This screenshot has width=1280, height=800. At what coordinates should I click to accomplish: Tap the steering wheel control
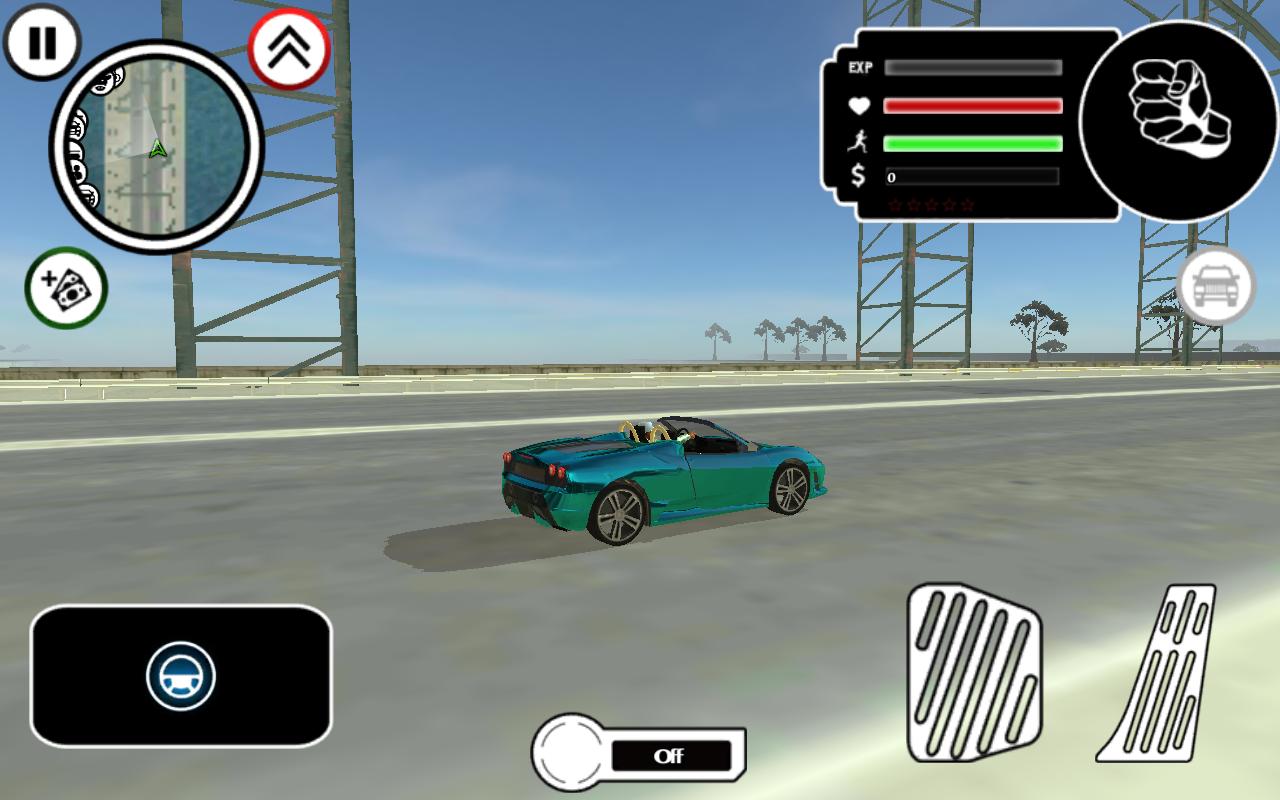pos(181,676)
